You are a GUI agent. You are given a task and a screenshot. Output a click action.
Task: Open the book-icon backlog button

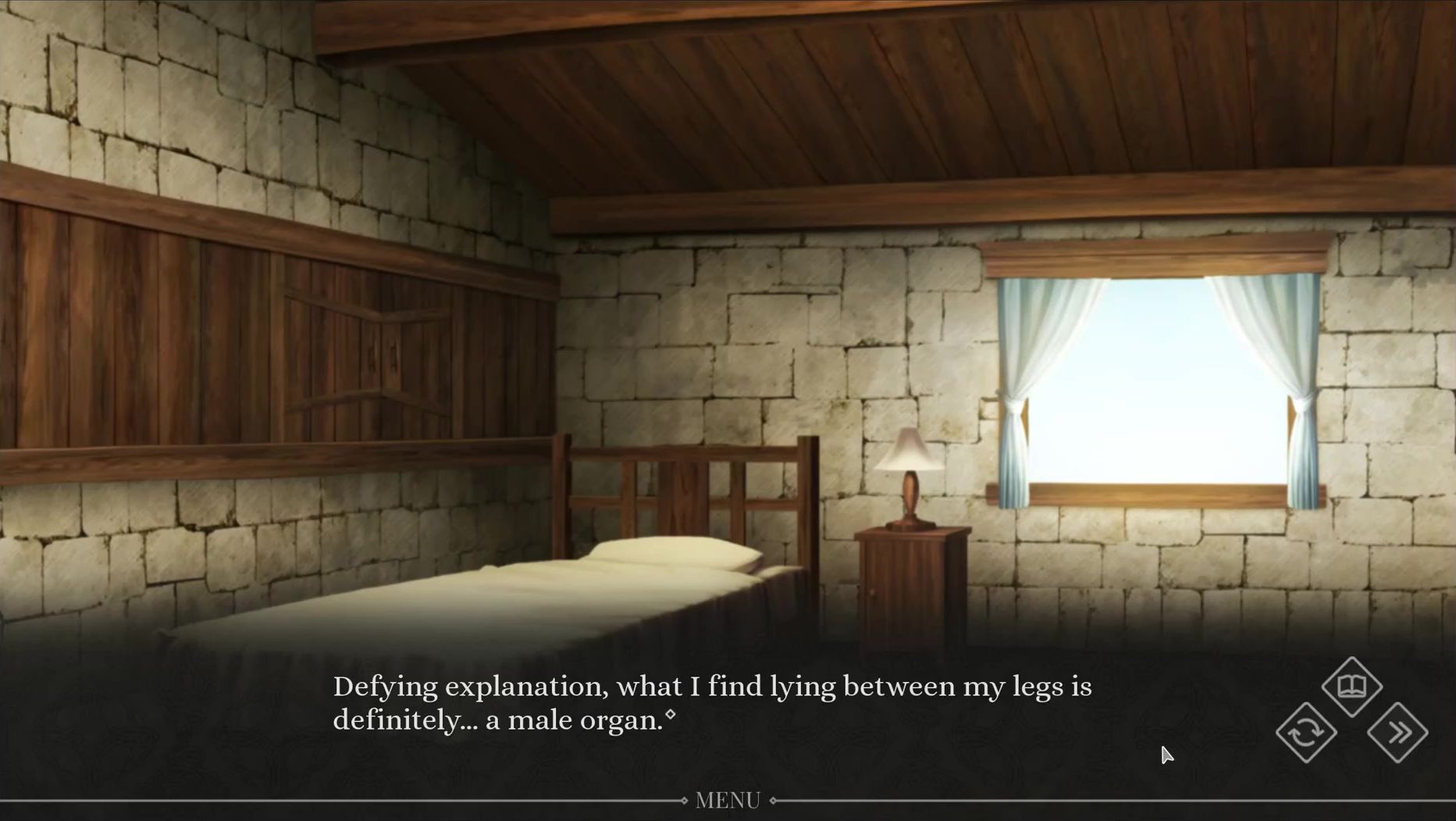tap(1352, 687)
